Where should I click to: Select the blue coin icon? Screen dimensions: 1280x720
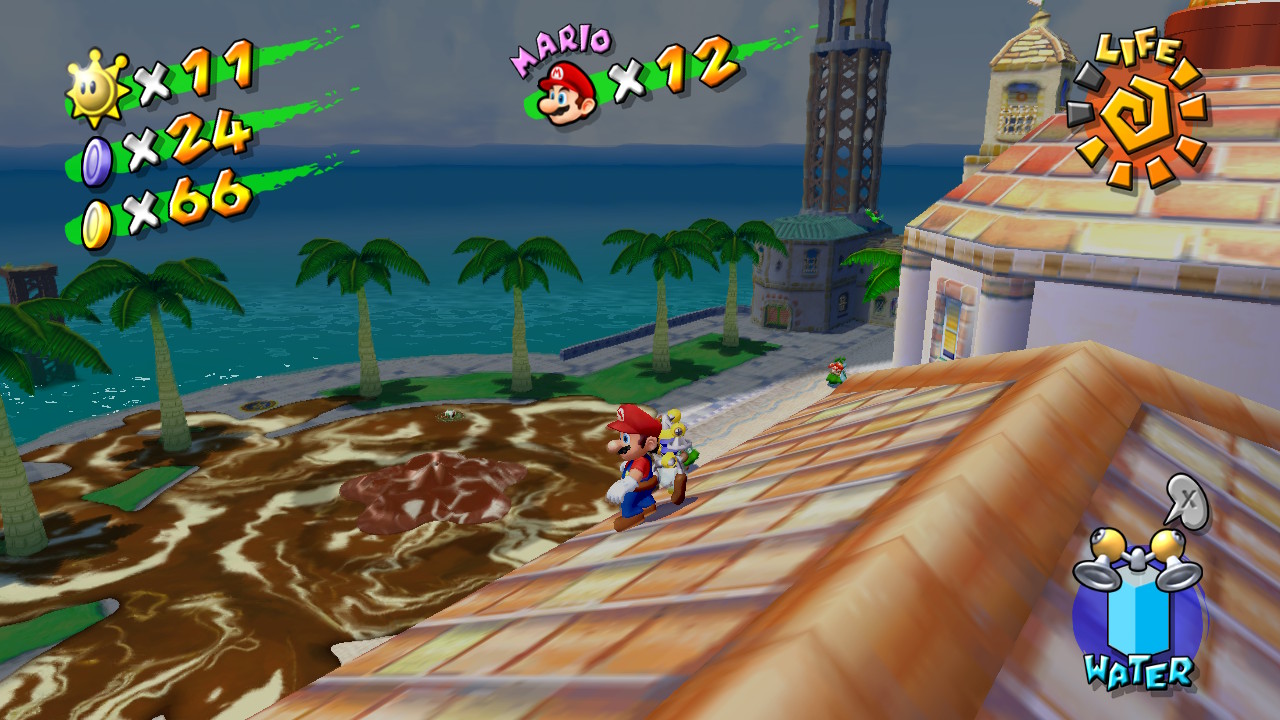(x=97, y=161)
